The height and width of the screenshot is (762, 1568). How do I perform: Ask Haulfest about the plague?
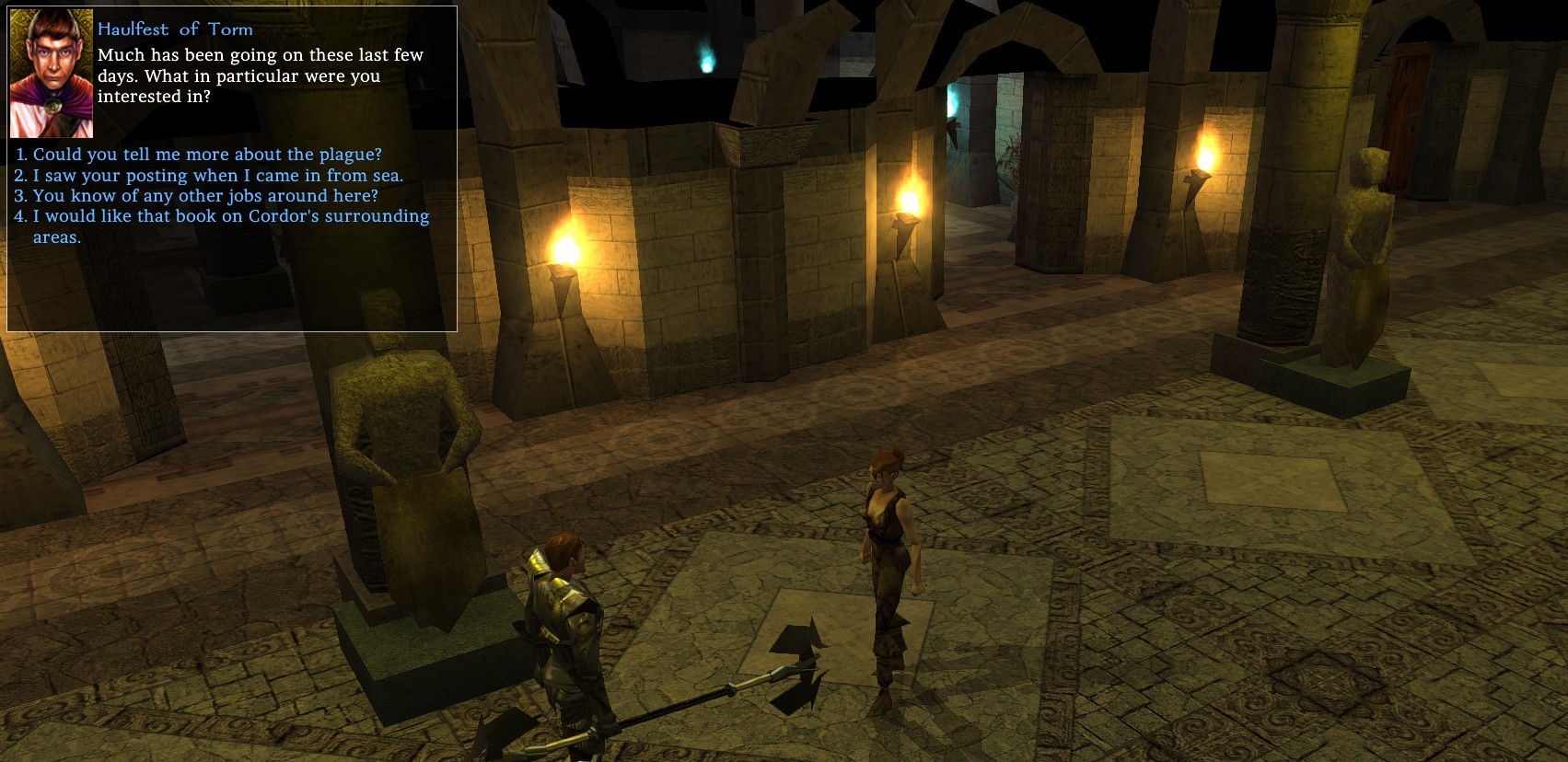point(206,155)
